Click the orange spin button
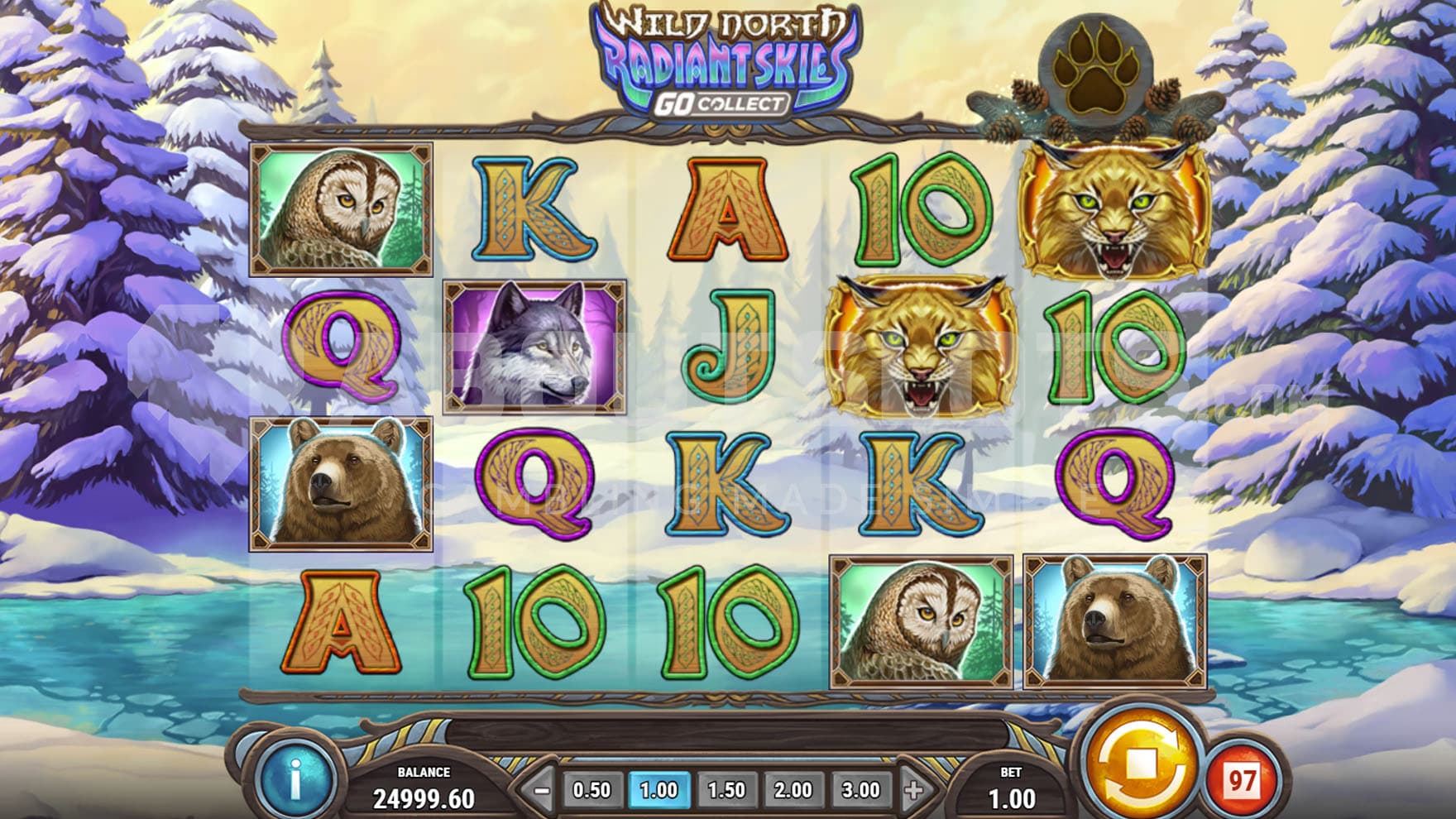1456x819 pixels. pos(1142,764)
